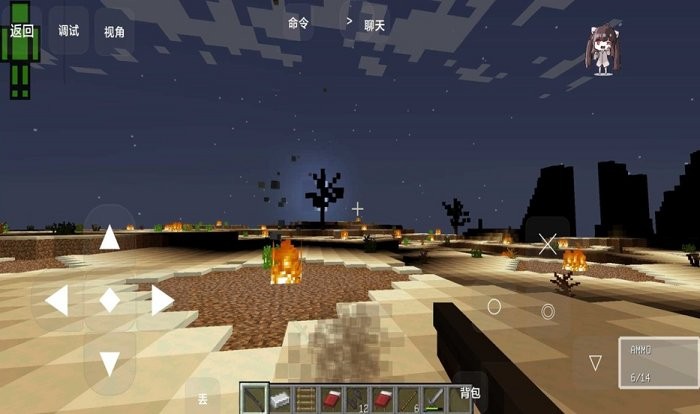Tap the 返回 back button
This screenshot has height=414, width=700.
click(21, 31)
